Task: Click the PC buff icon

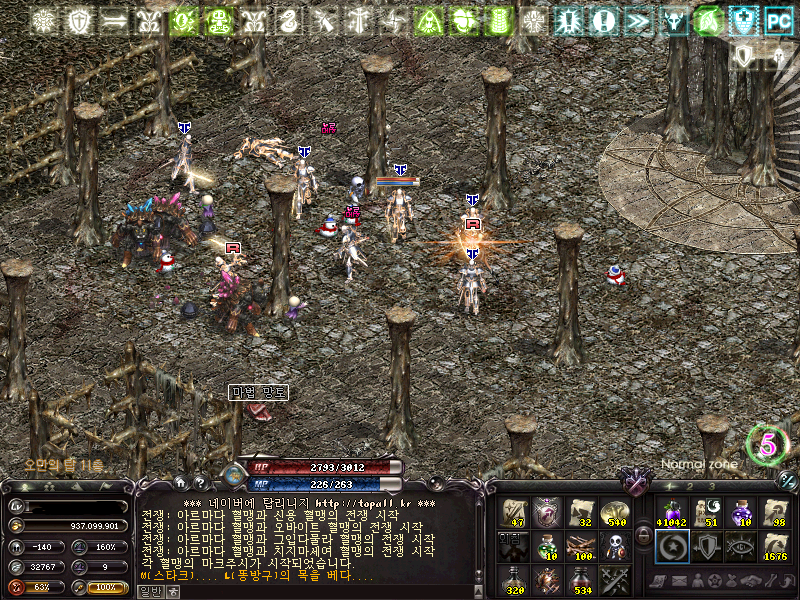Action: point(777,19)
